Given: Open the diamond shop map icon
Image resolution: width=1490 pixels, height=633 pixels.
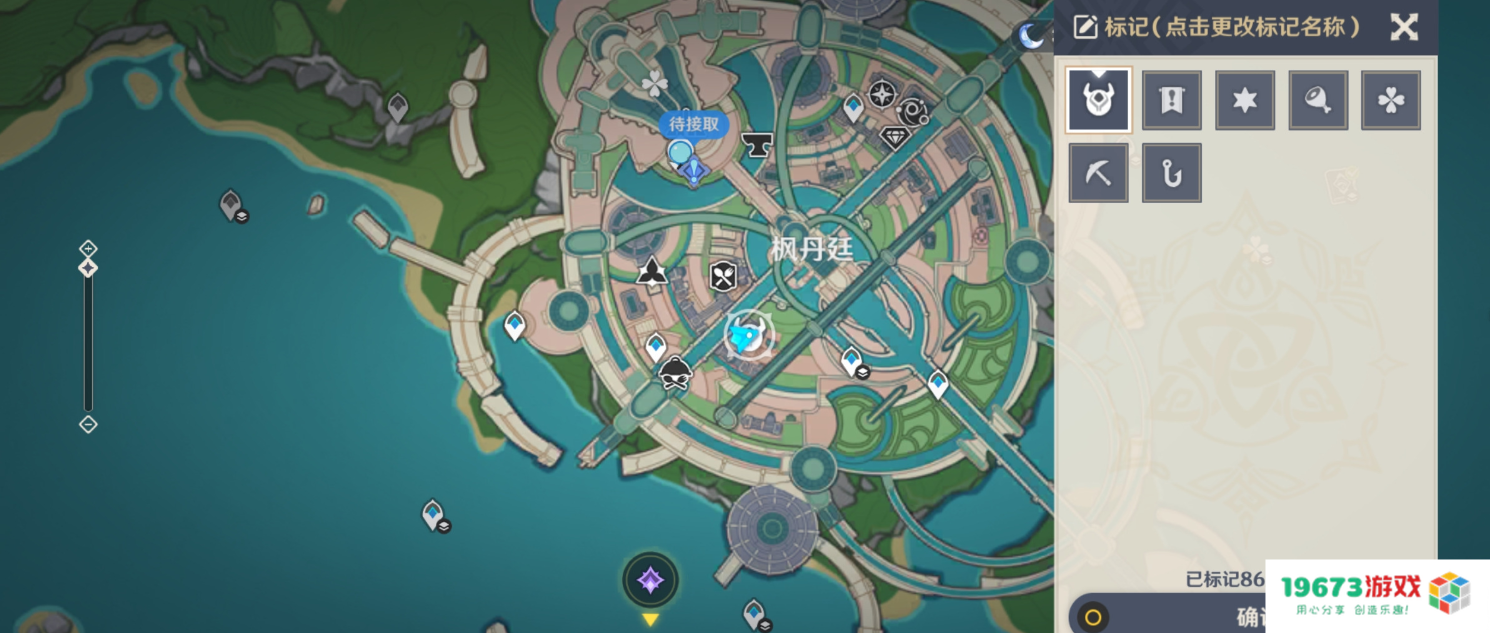Looking at the screenshot, I should coord(894,137).
